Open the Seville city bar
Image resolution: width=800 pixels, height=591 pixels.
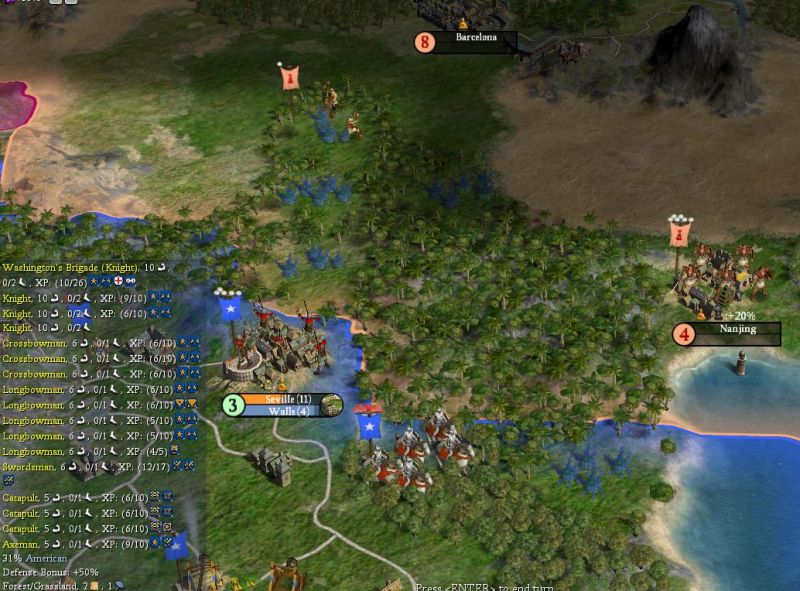(x=289, y=400)
